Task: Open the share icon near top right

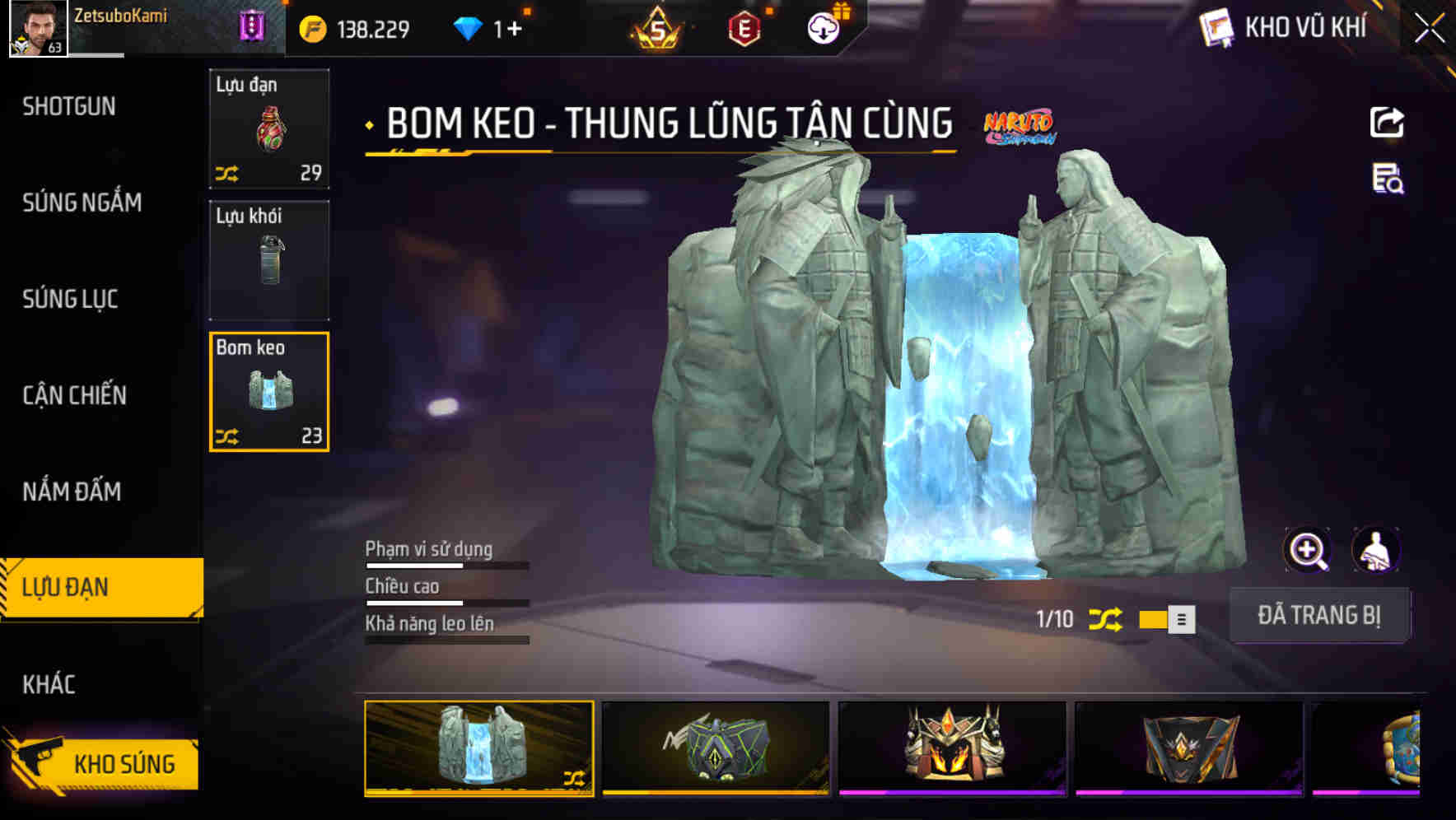Action: pos(1388,122)
